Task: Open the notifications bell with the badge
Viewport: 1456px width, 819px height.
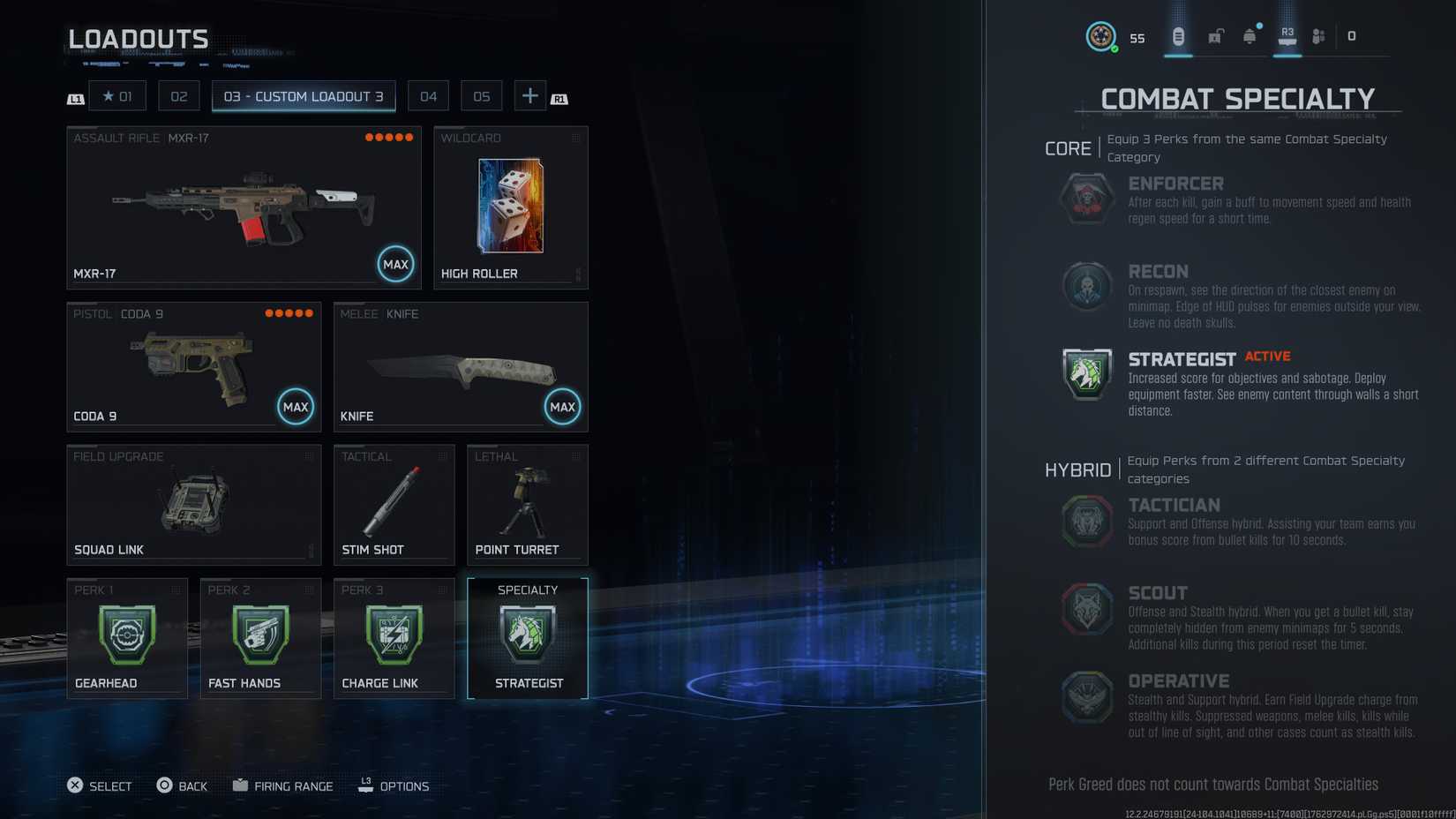Action: click(x=1250, y=35)
